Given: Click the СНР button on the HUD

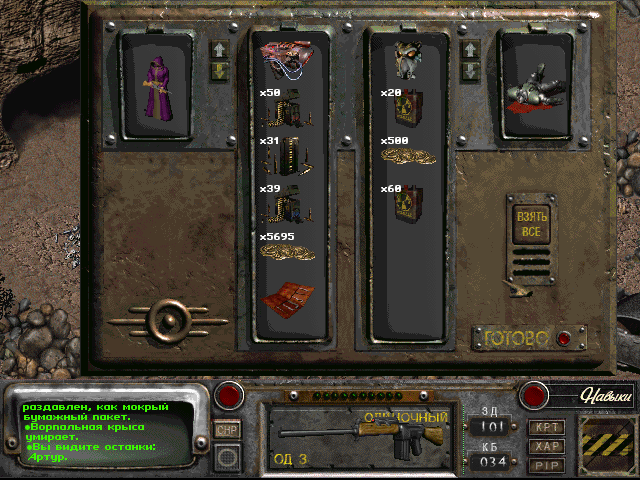Looking at the screenshot, I should click(227, 429).
